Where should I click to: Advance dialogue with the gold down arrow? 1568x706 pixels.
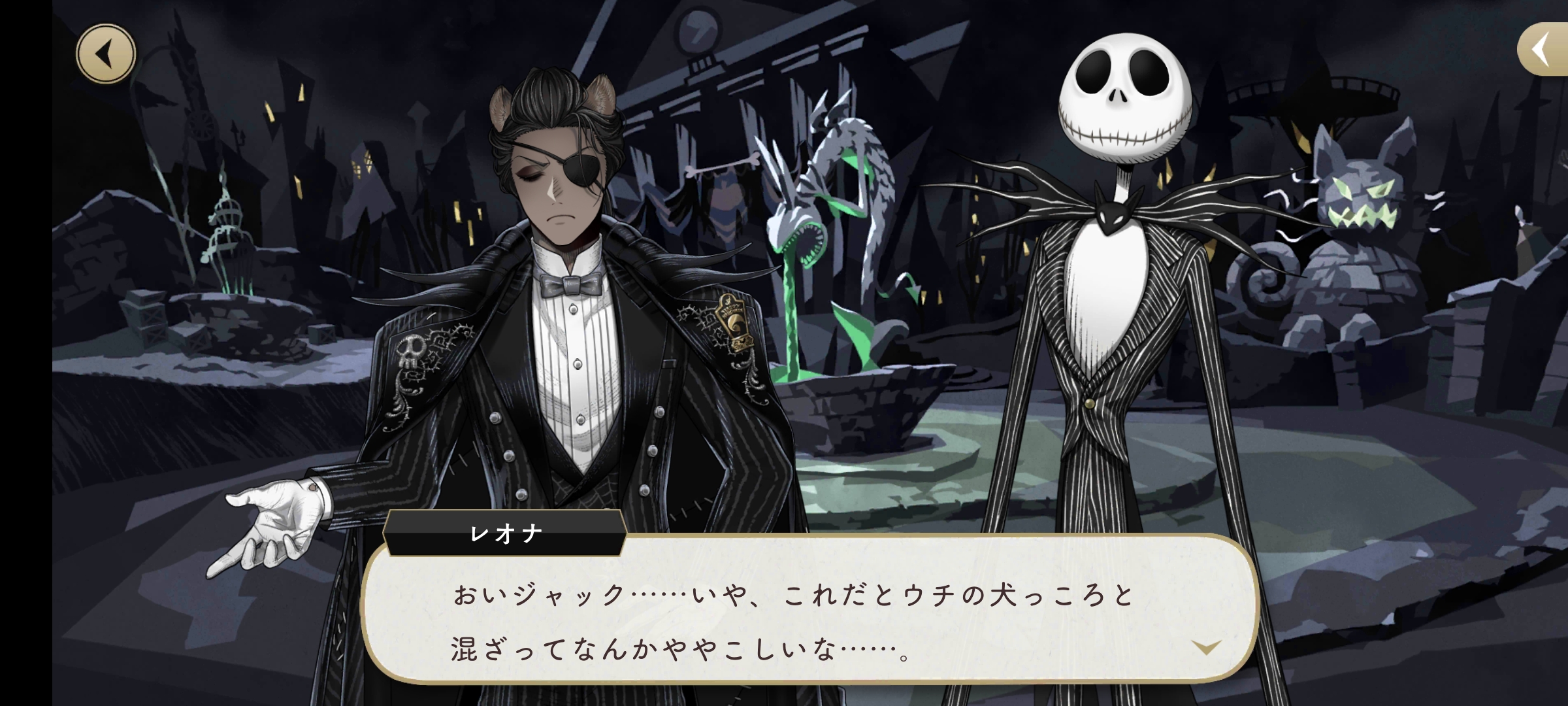click(1206, 647)
